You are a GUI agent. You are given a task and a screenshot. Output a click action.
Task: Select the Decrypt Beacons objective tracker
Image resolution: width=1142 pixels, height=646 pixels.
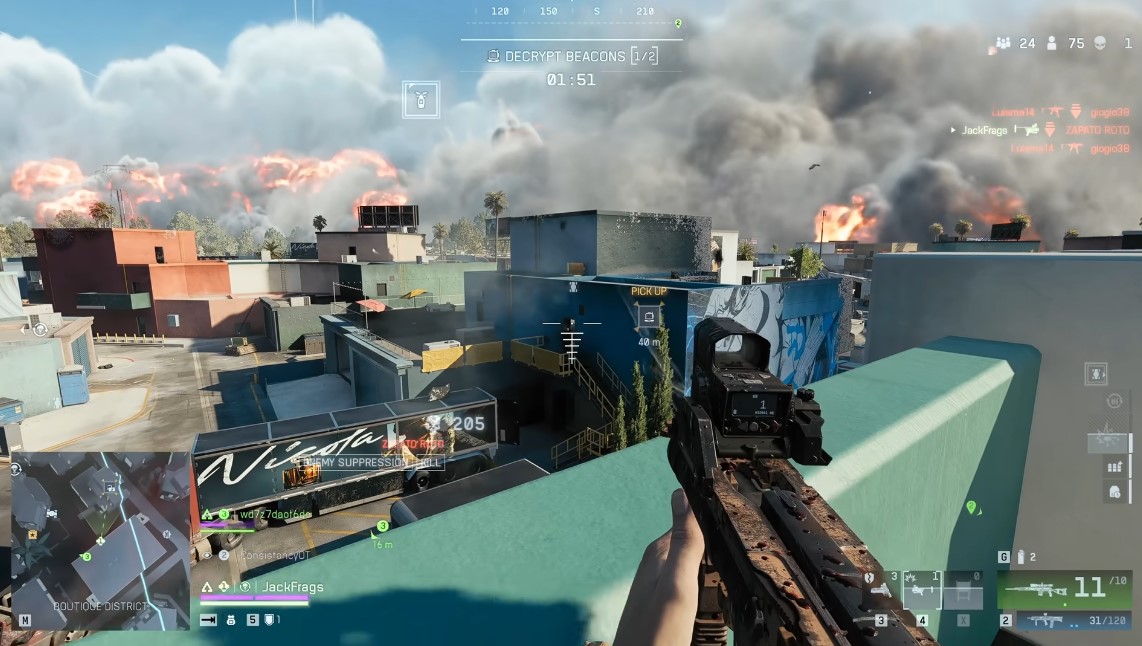[x=572, y=57]
